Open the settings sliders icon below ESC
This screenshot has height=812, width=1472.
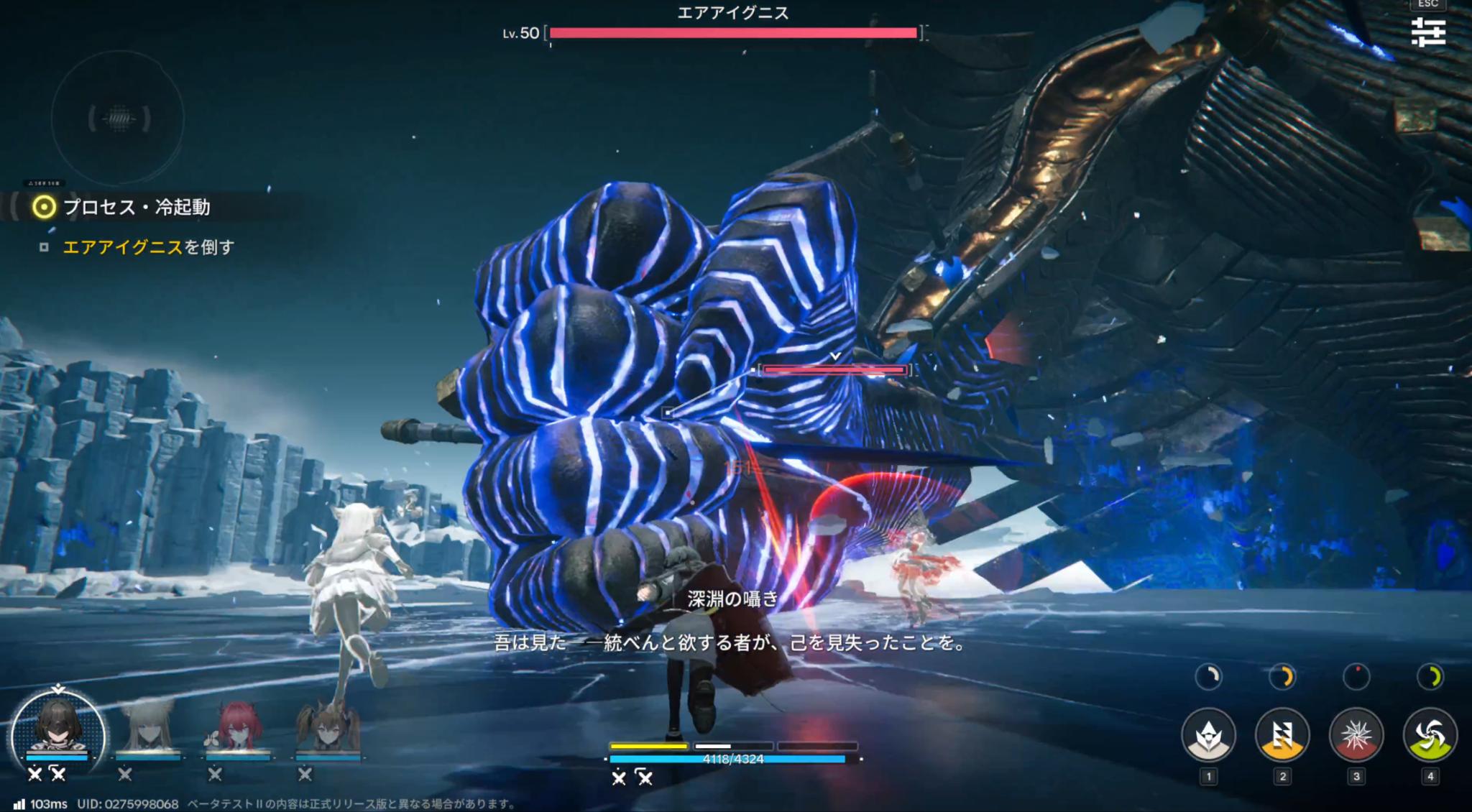click(x=1430, y=32)
